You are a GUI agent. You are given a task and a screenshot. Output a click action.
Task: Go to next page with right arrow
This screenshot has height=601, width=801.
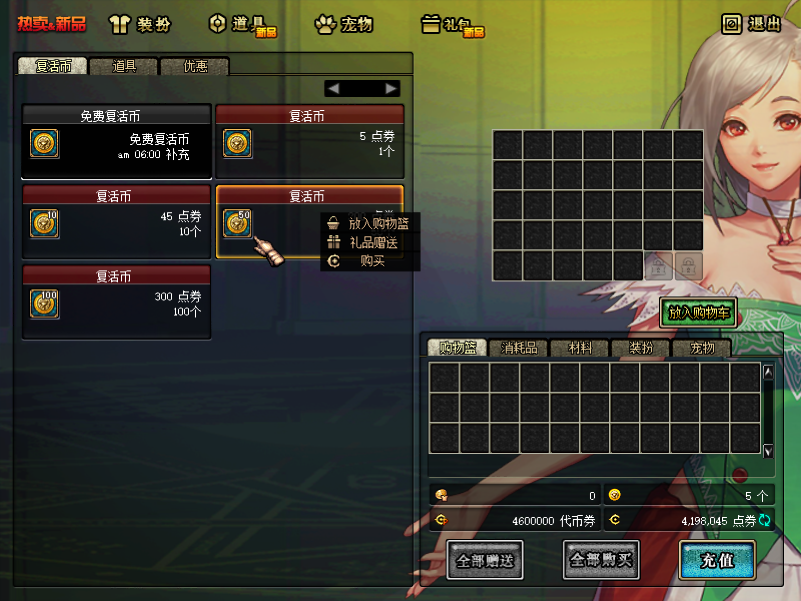point(392,88)
